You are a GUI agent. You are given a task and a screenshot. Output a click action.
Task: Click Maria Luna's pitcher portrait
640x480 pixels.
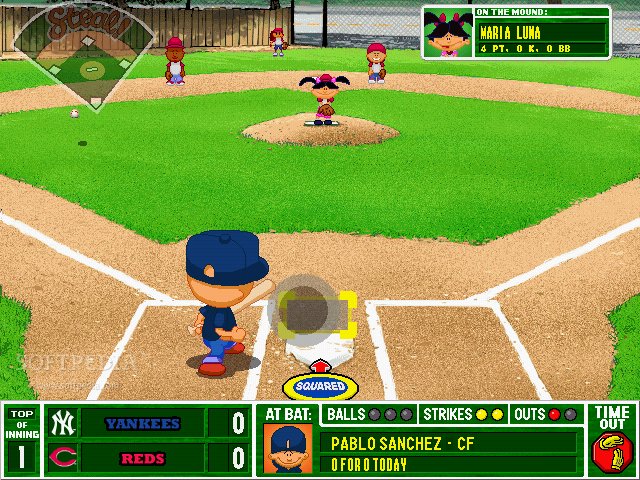pos(449,34)
